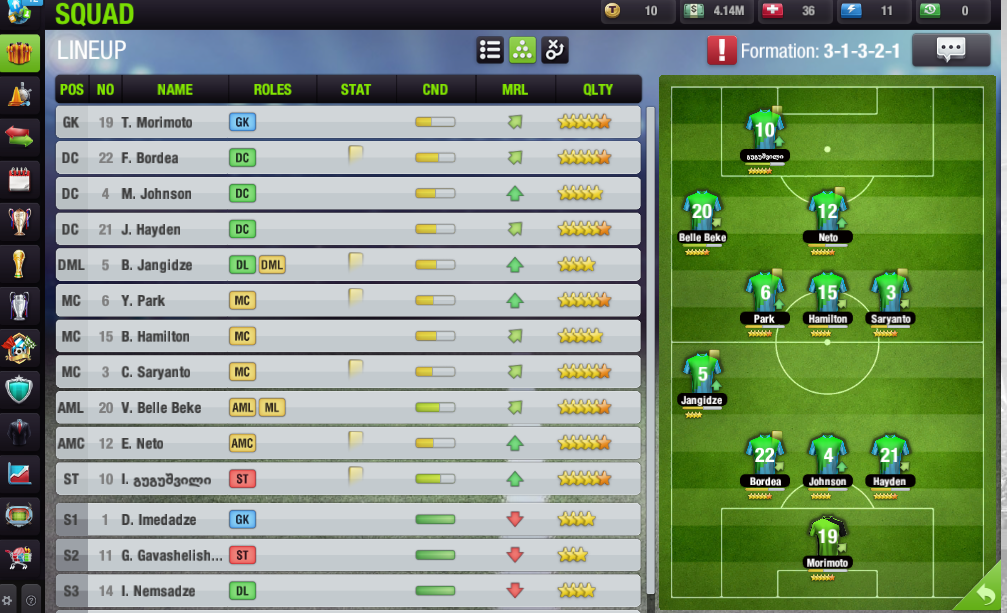Image resolution: width=1007 pixels, height=613 pixels.
Task: Choose B. Jangidze's row in the lineup
Action: coord(348,265)
